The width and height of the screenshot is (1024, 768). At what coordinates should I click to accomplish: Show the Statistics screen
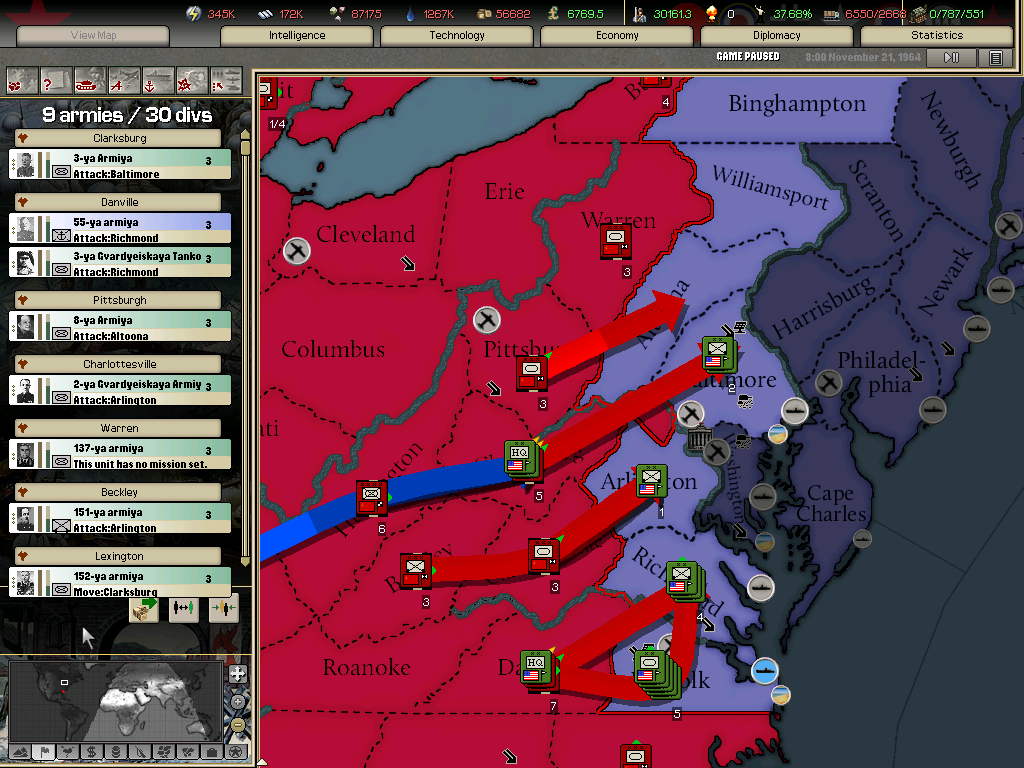coord(937,35)
